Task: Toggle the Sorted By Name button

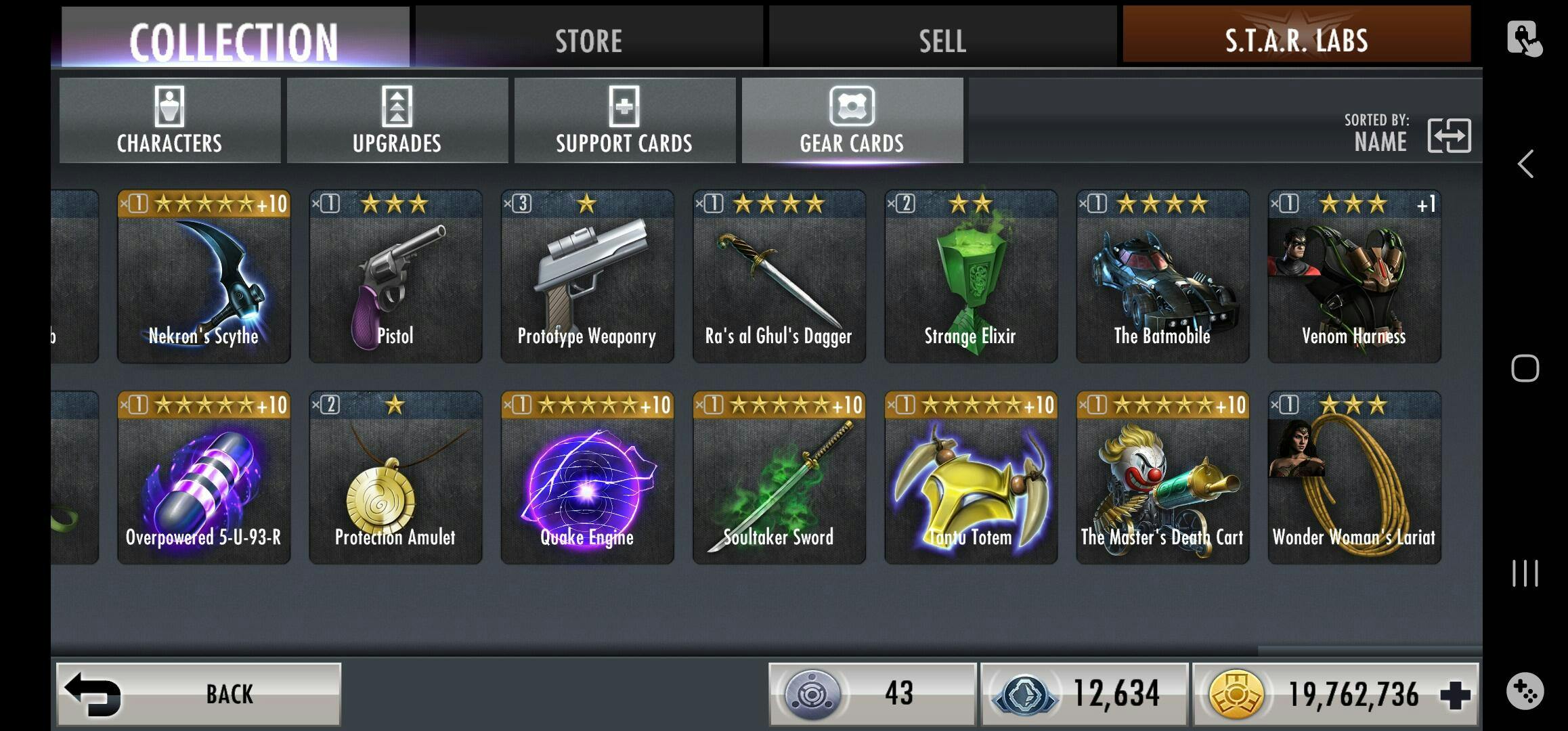Action: [x=1448, y=135]
